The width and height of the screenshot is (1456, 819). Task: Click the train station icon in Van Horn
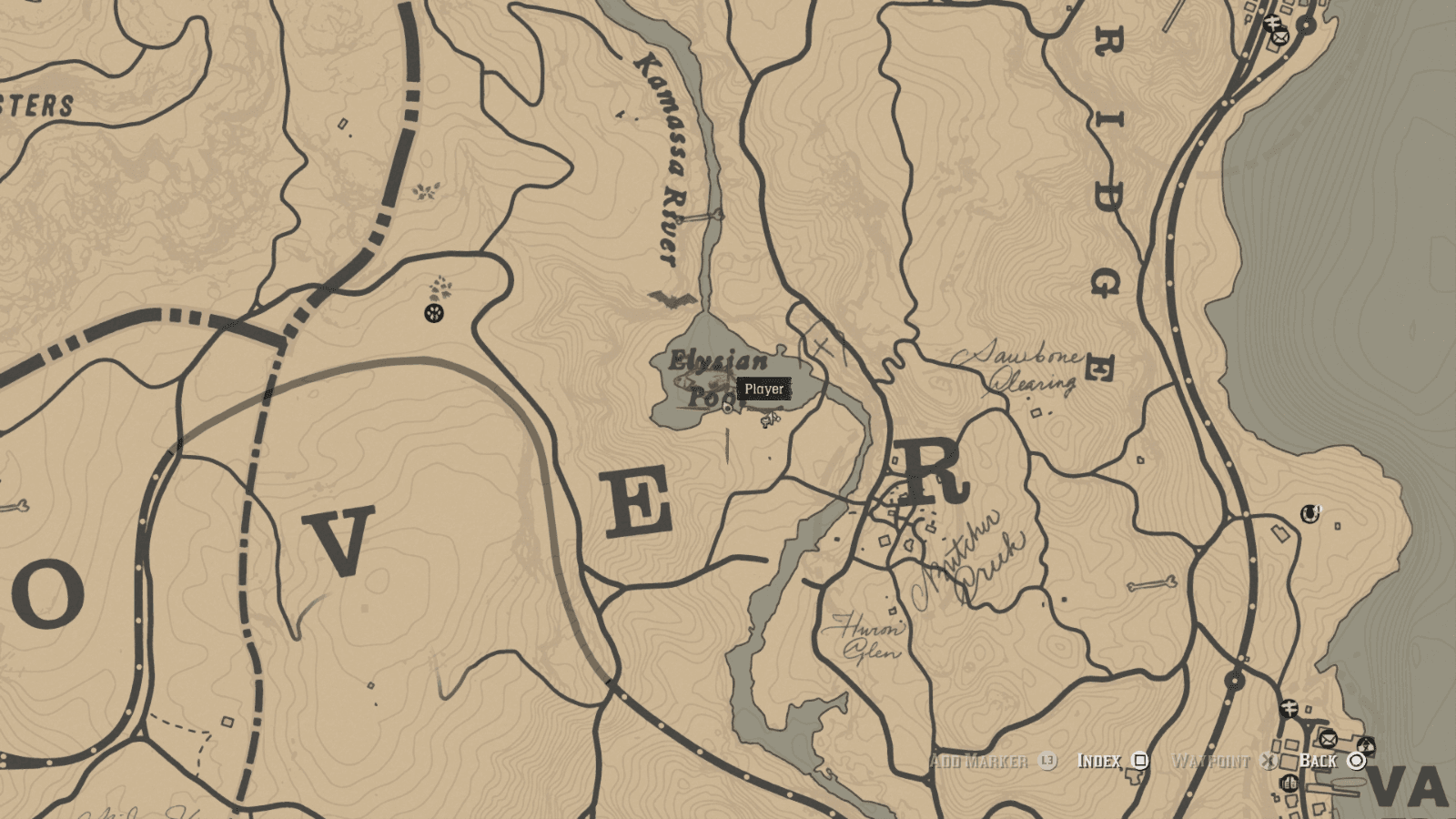(x=1289, y=709)
